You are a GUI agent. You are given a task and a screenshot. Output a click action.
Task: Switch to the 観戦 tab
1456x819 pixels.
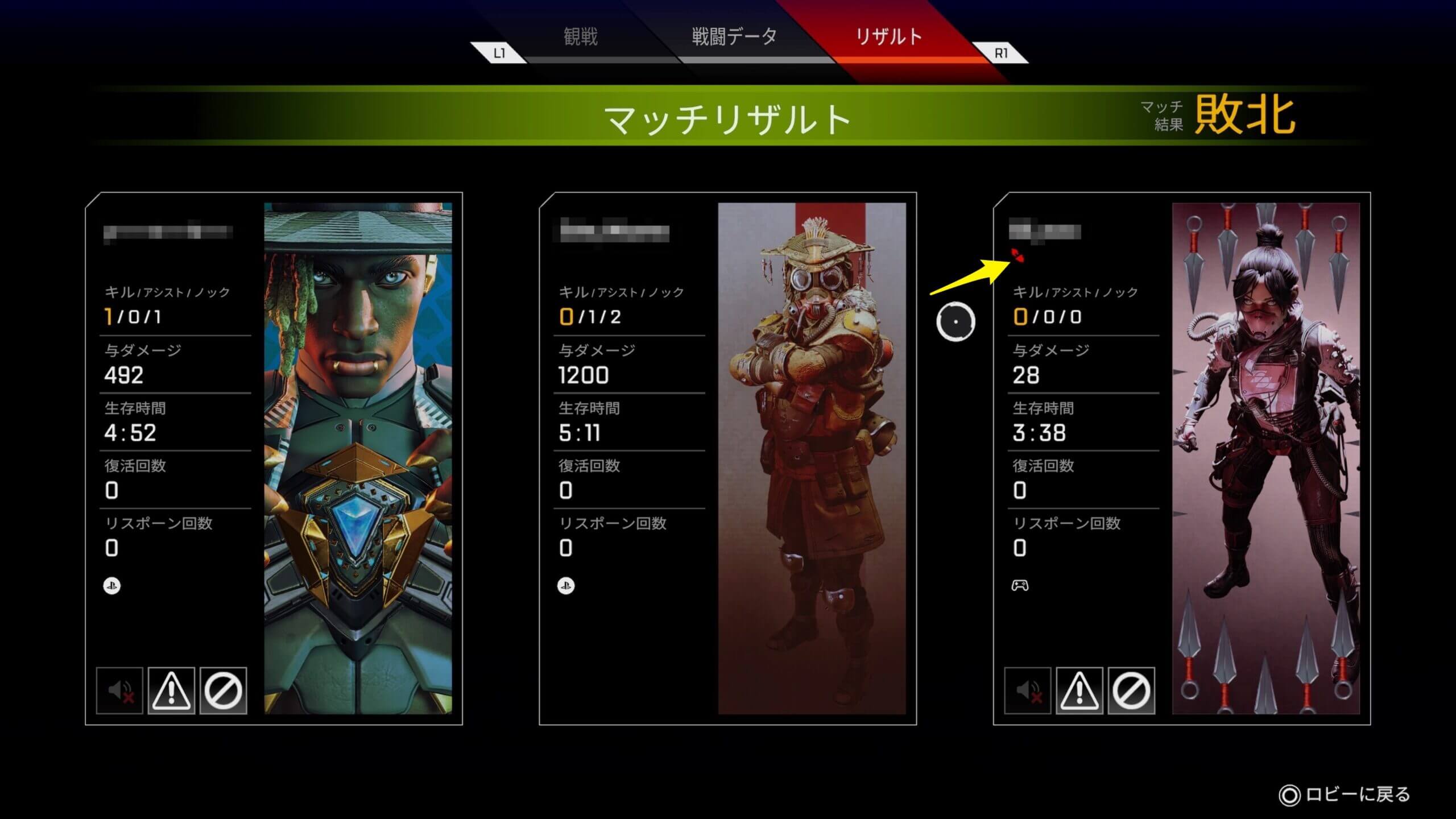pyautogui.click(x=581, y=38)
